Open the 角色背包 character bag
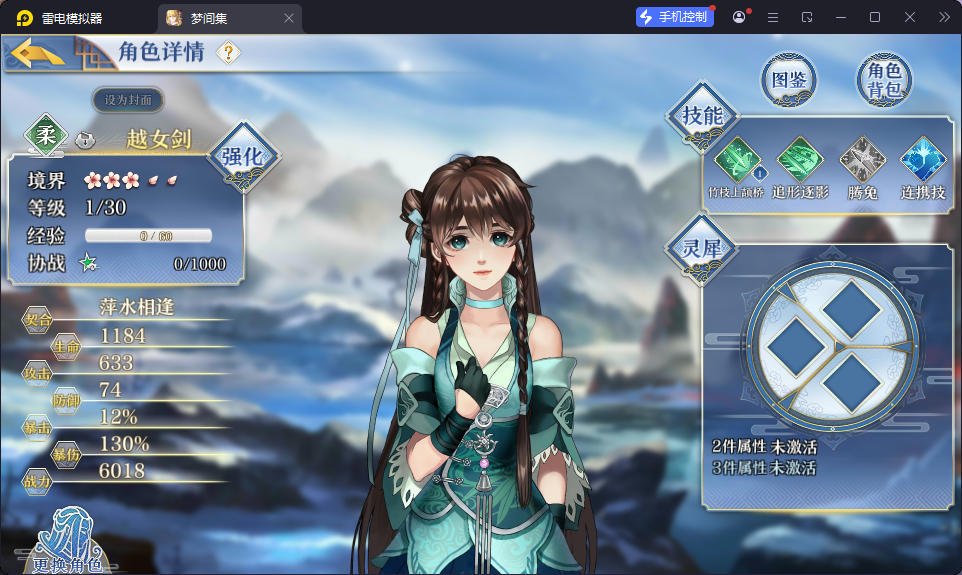 coord(884,80)
